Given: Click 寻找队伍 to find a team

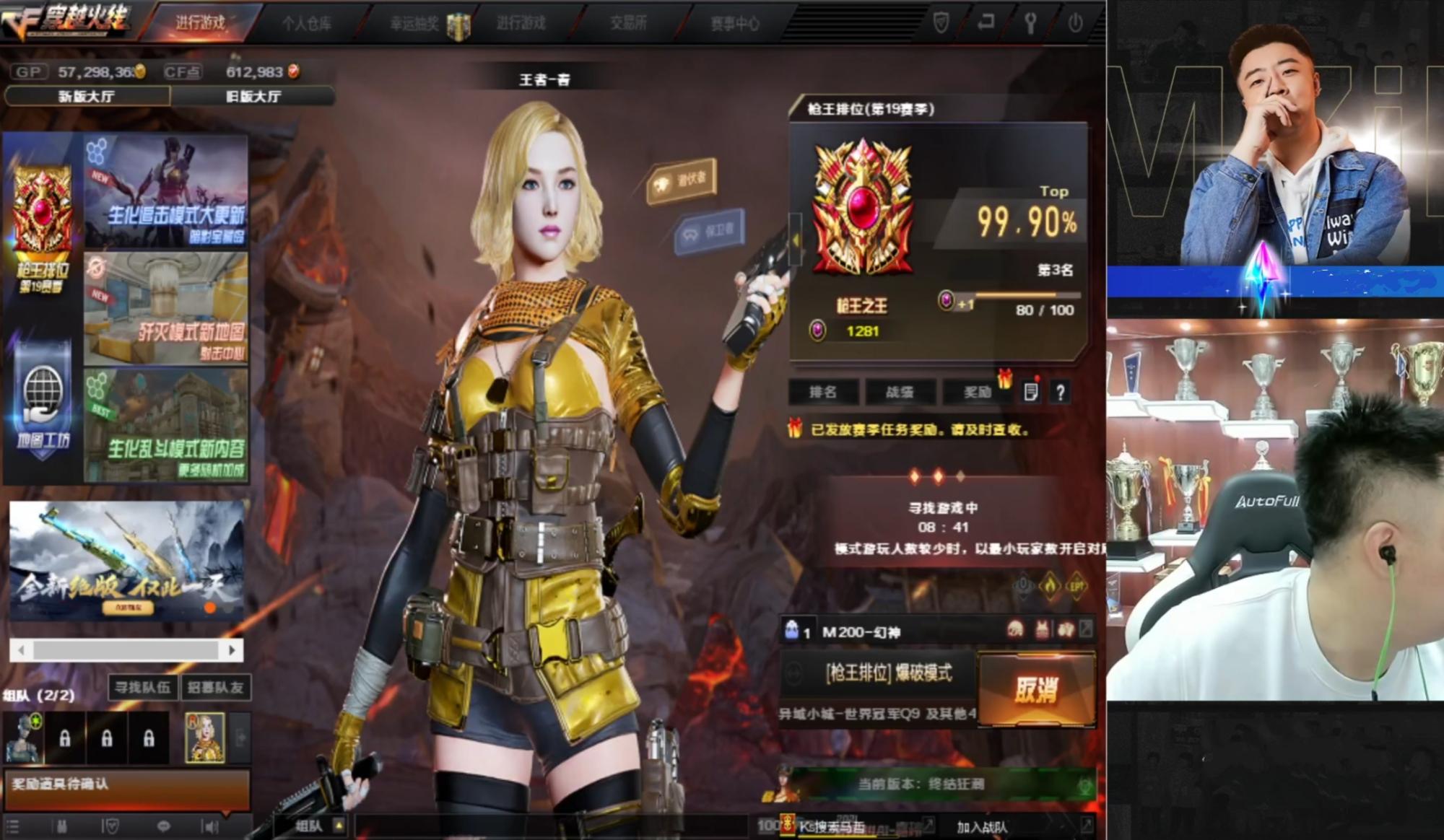Looking at the screenshot, I should pyautogui.click(x=143, y=687).
